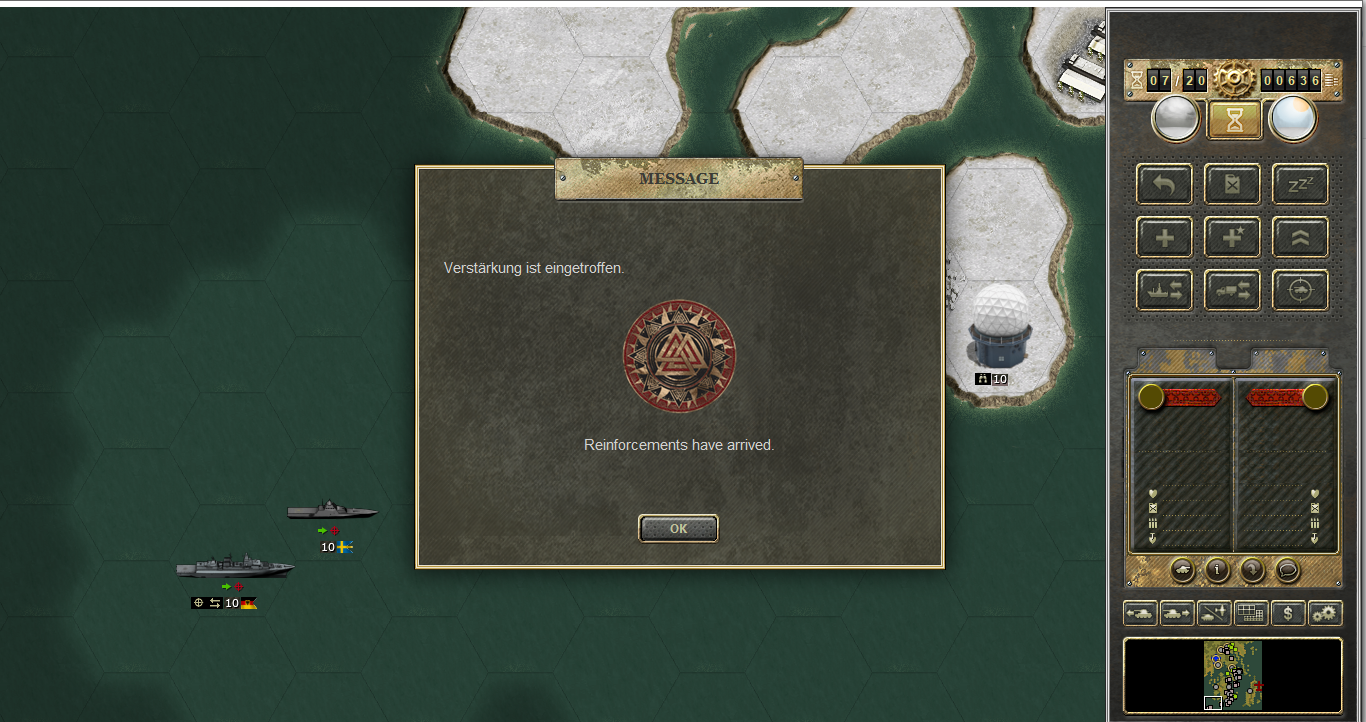1366x722 pixels.
Task: Select the next unit tank-arrow button
Action: click(1177, 613)
